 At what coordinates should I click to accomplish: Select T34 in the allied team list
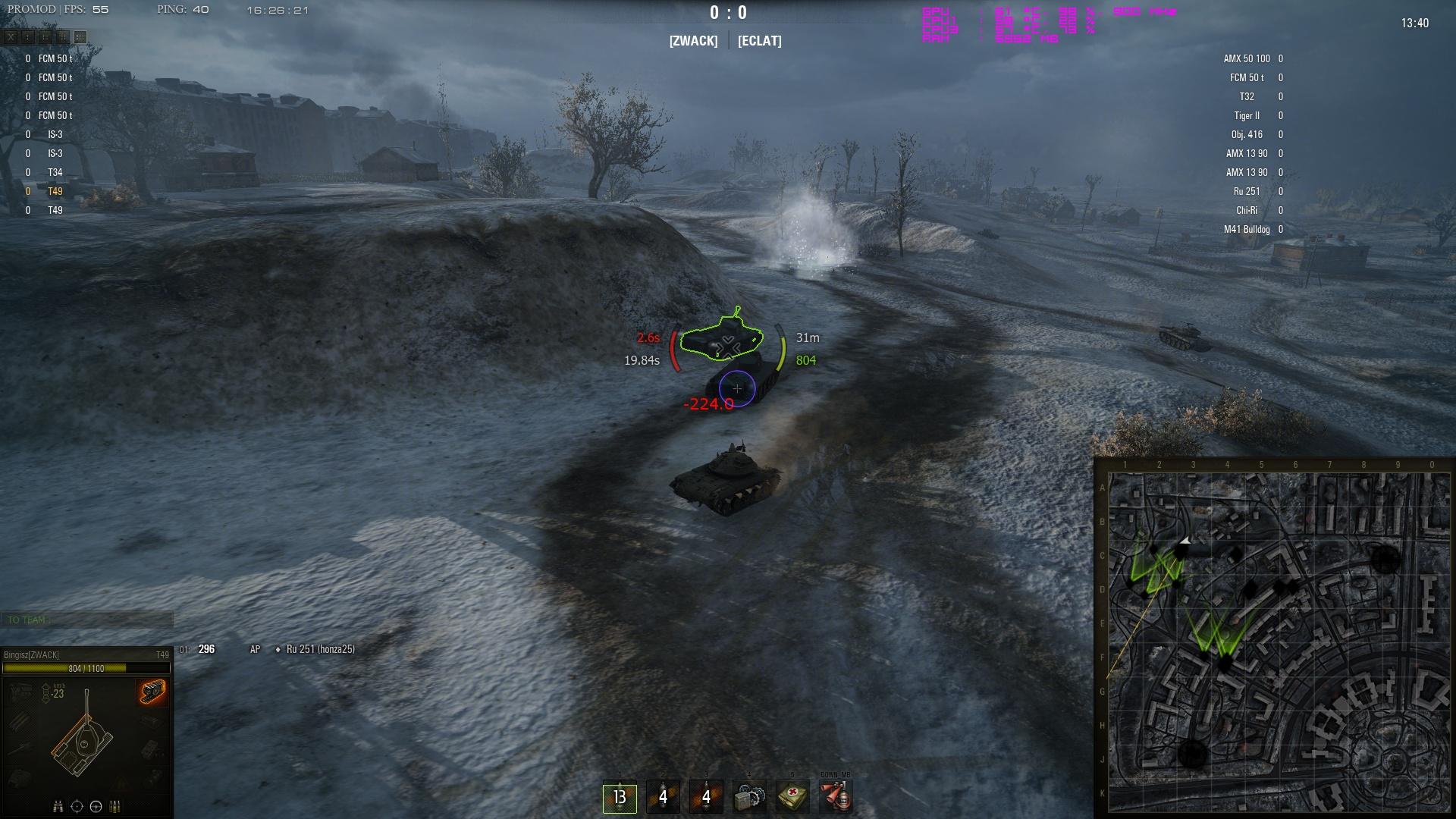tap(55, 172)
